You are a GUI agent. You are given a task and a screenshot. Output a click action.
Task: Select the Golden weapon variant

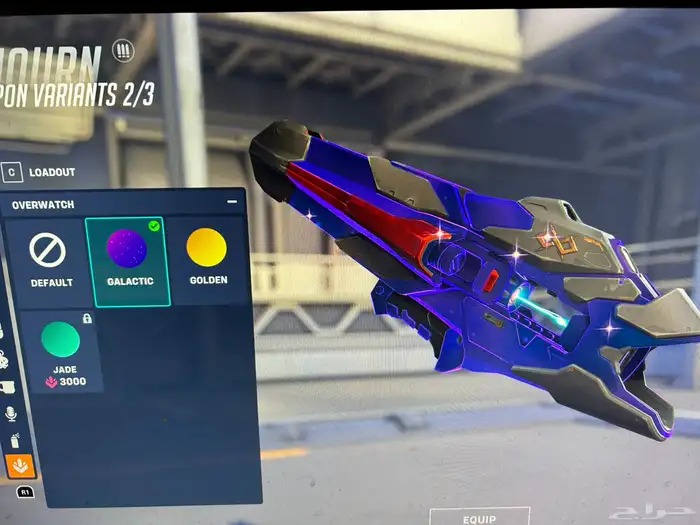click(x=207, y=258)
